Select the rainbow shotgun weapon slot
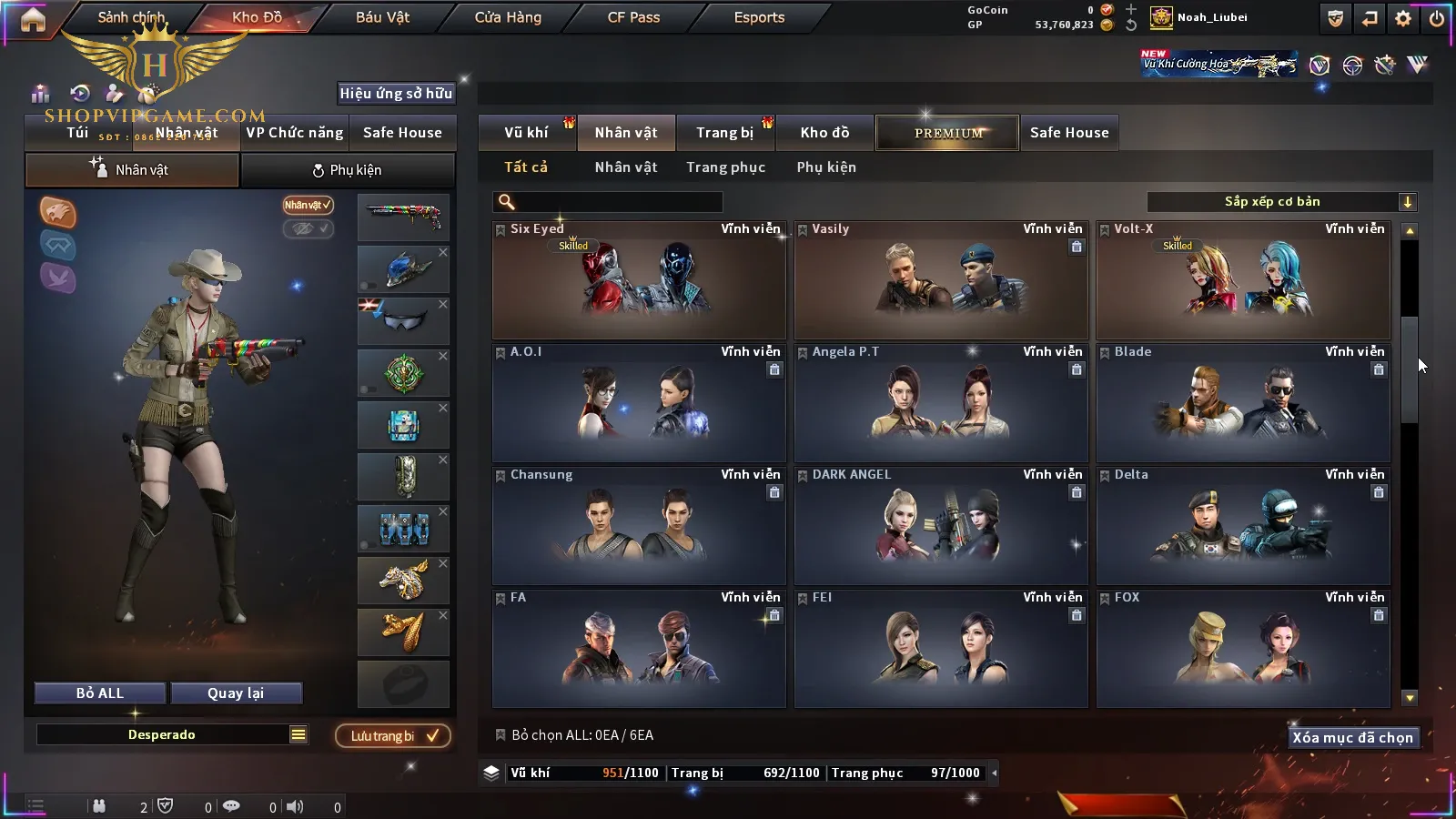 click(x=403, y=217)
